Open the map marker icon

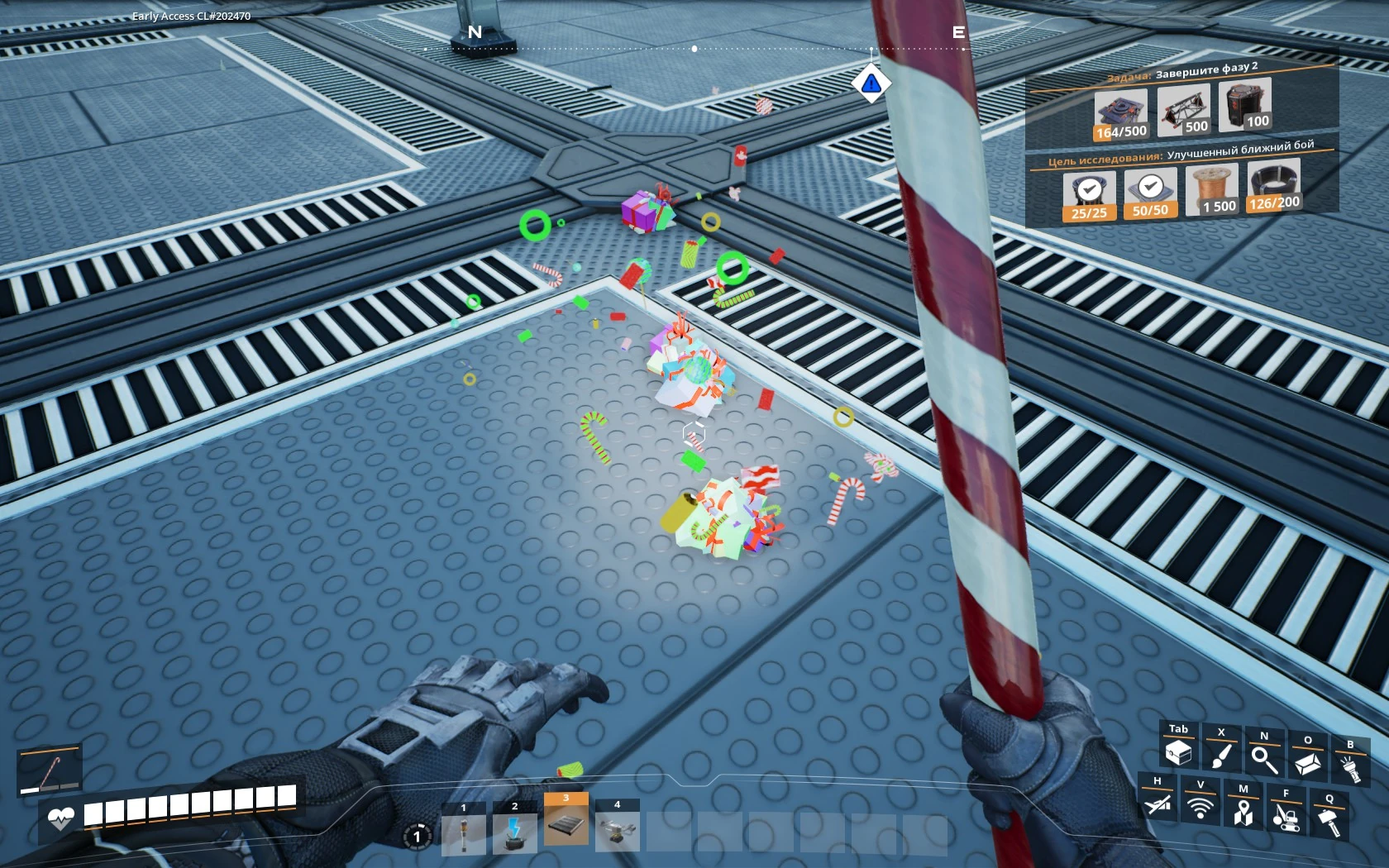(1243, 811)
